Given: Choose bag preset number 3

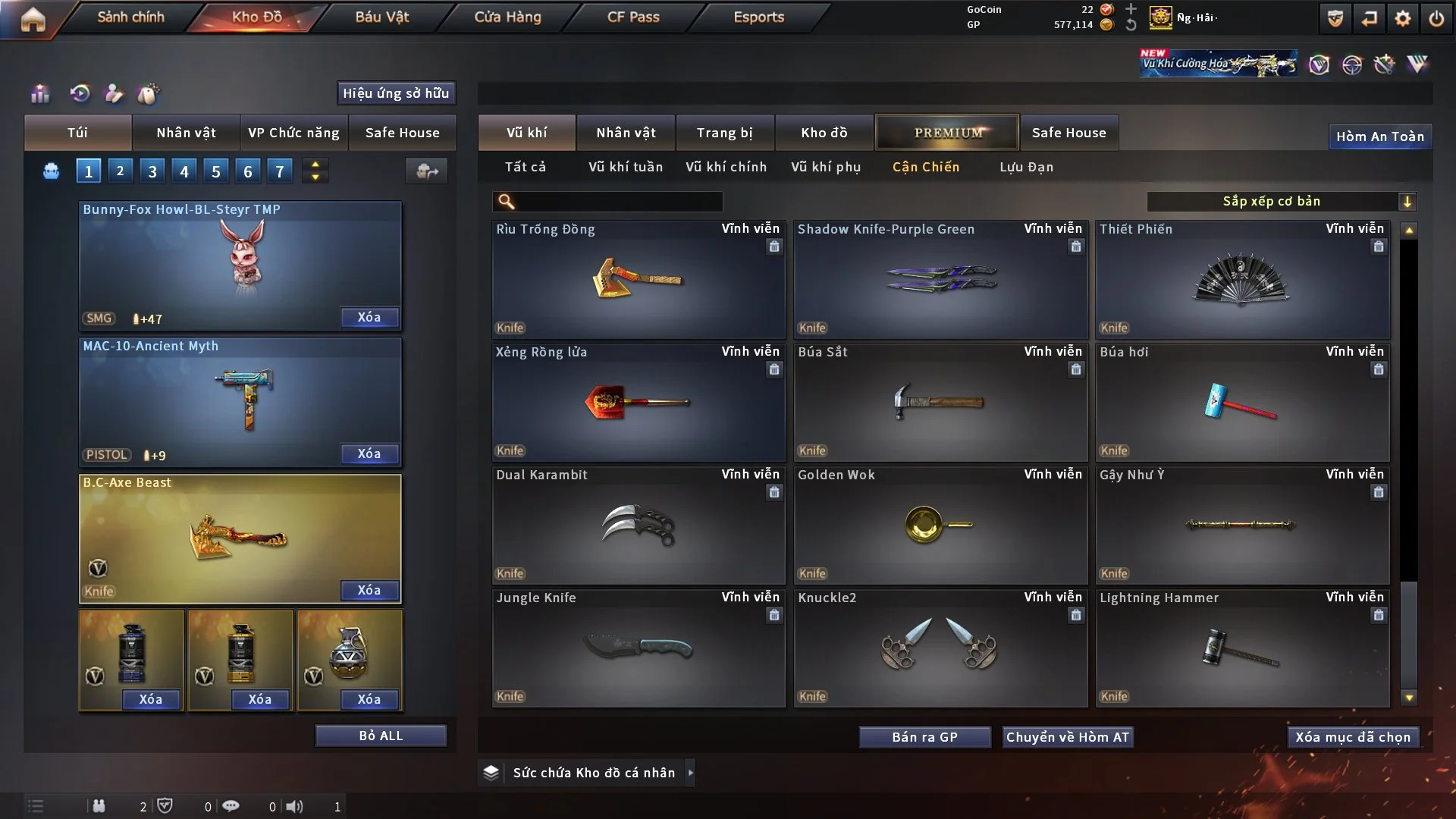Looking at the screenshot, I should tap(152, 171).
